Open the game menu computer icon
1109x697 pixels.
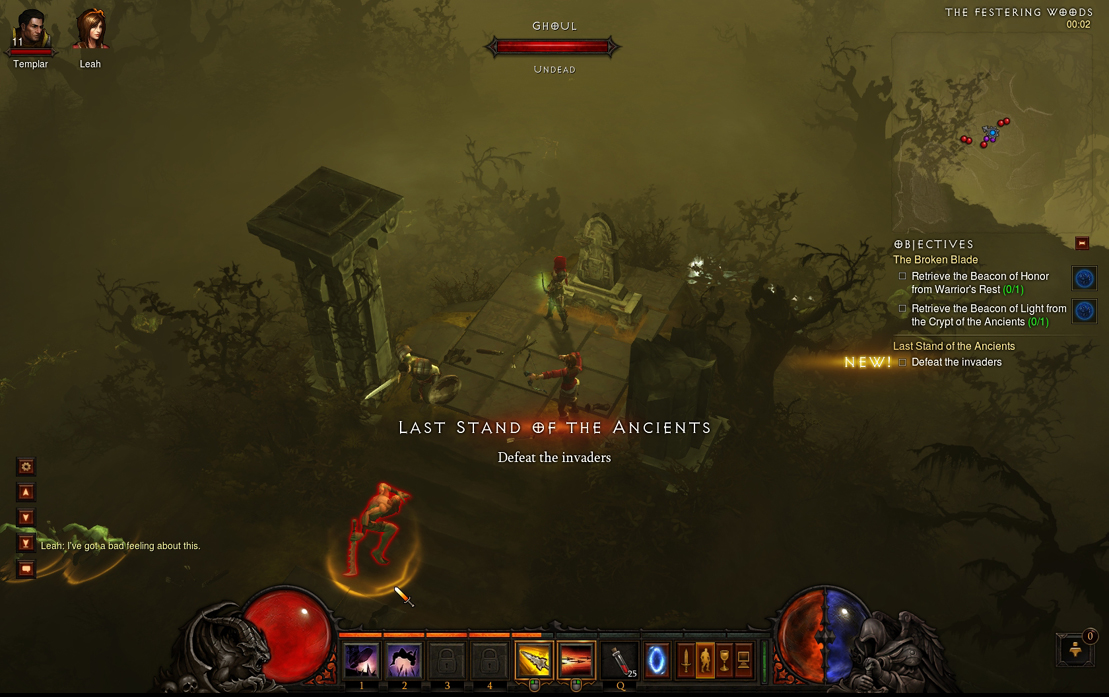click(744, 661)
